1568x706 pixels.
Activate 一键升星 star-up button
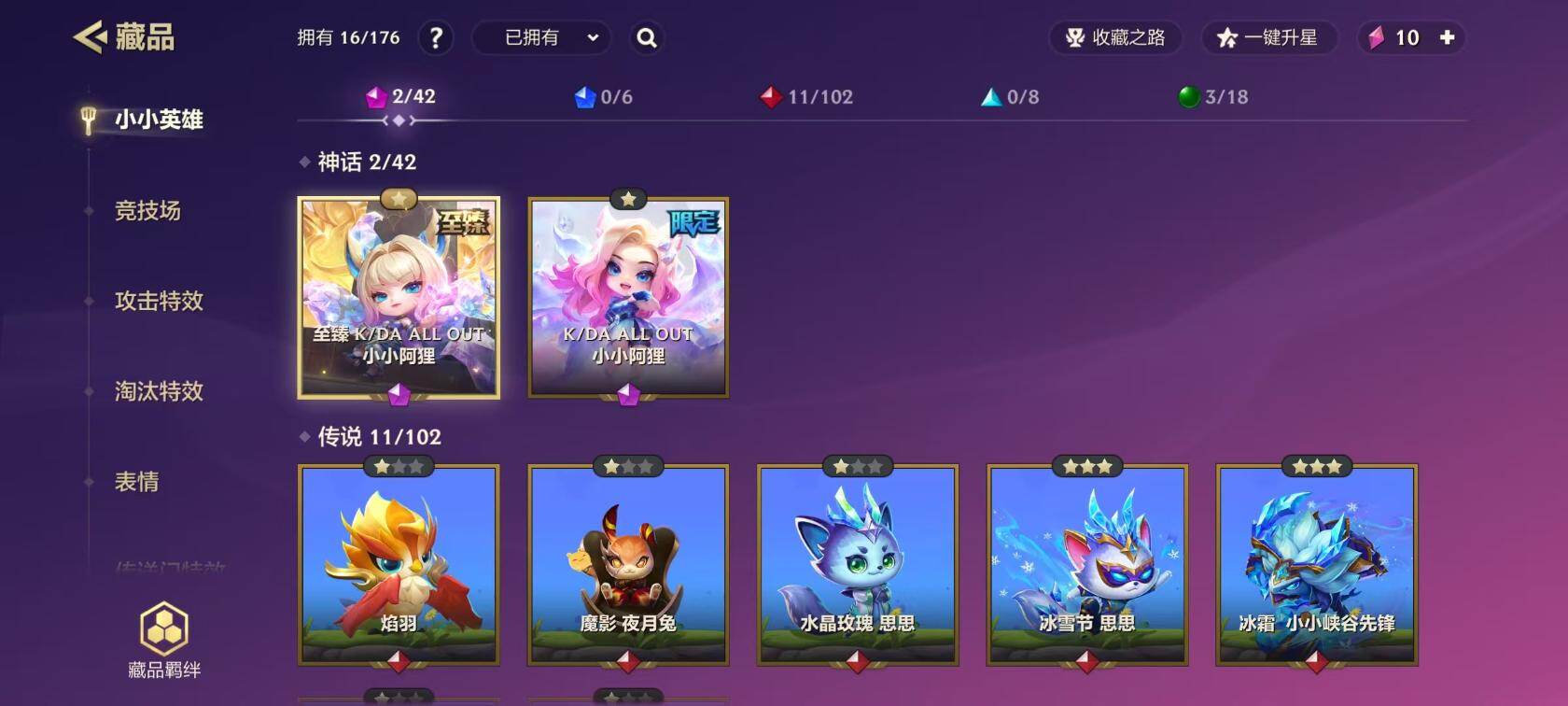[1268, 38]
